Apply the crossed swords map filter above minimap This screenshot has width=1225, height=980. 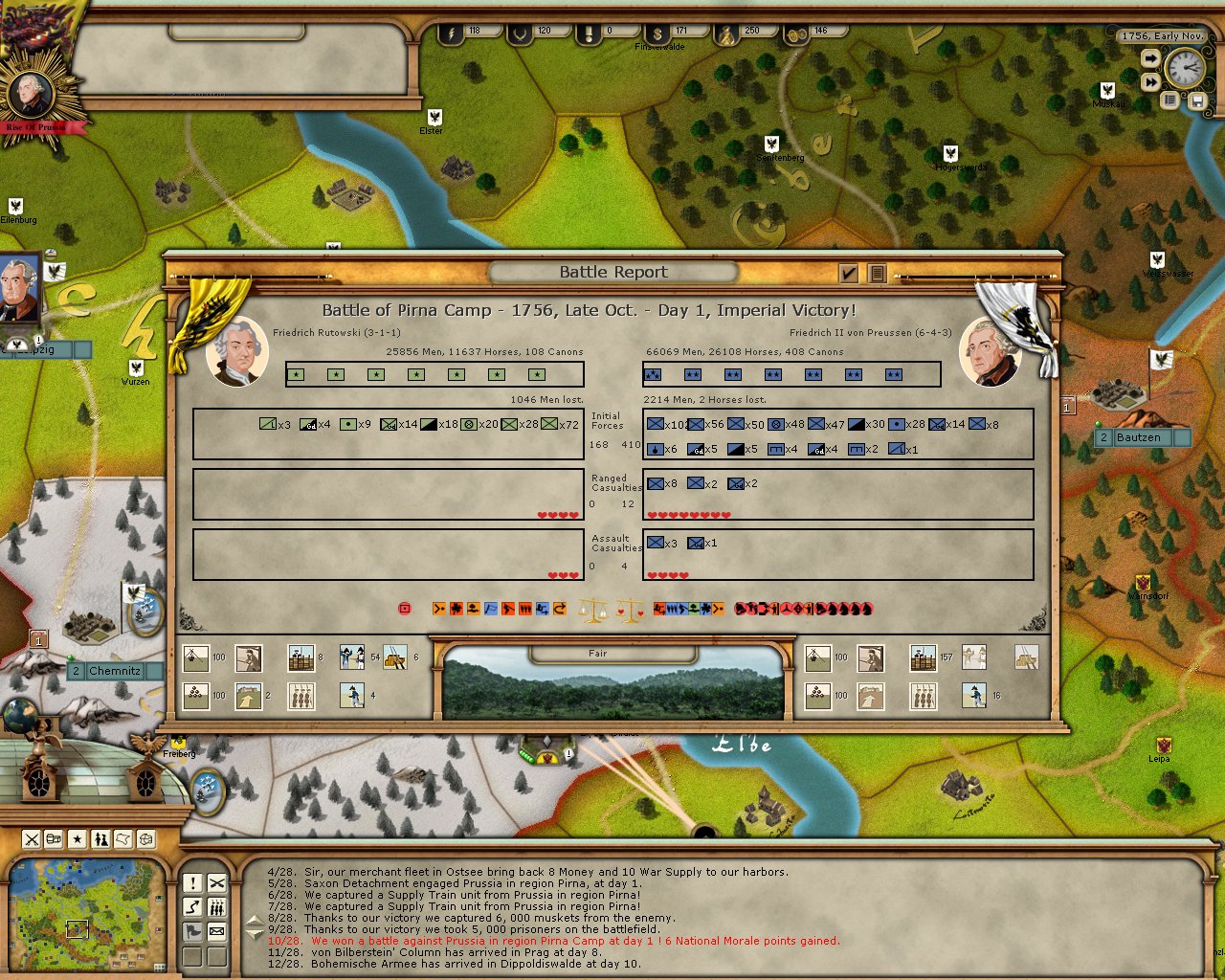[32, 839]
